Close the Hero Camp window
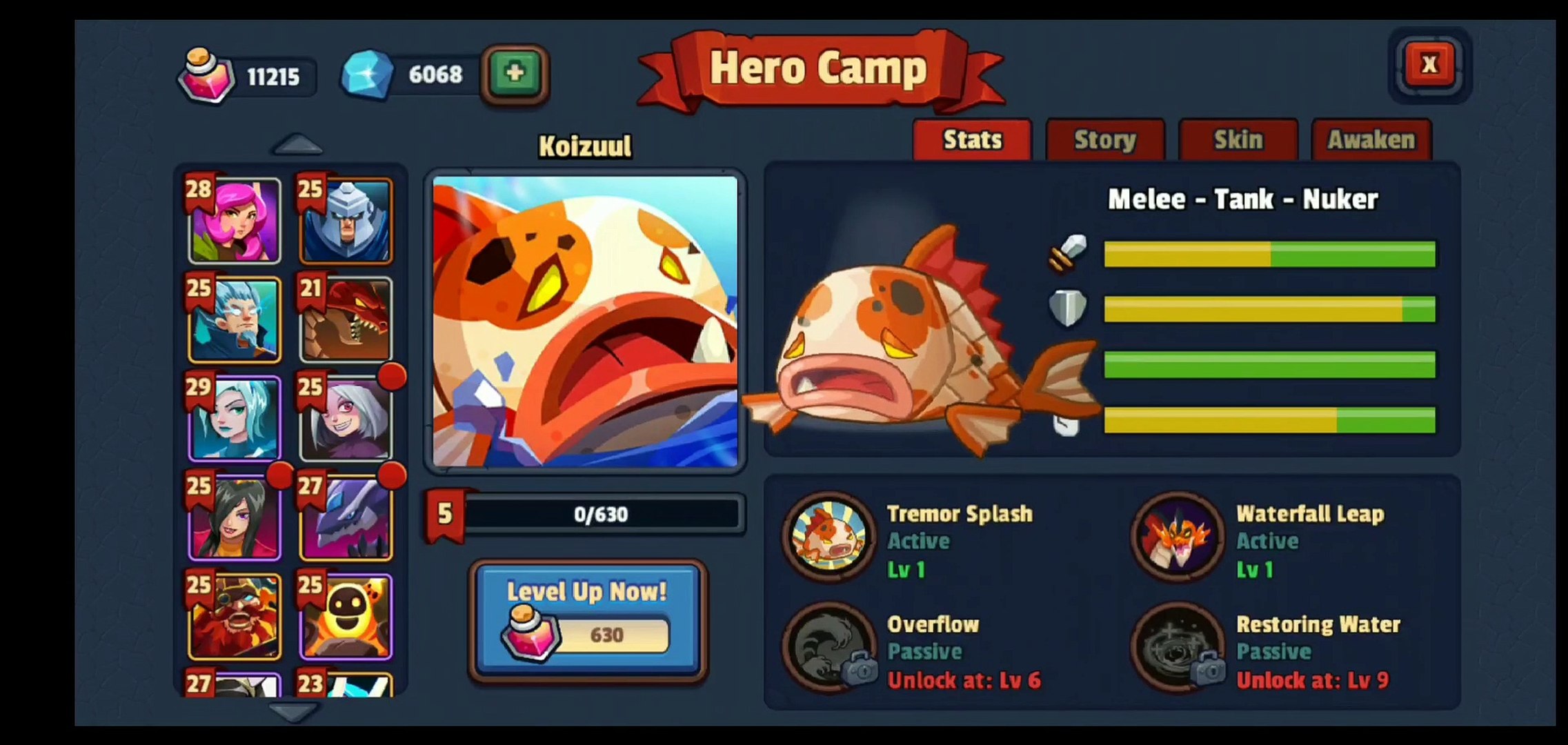This screenshot has width=1568, height=745. (1429, 65)
